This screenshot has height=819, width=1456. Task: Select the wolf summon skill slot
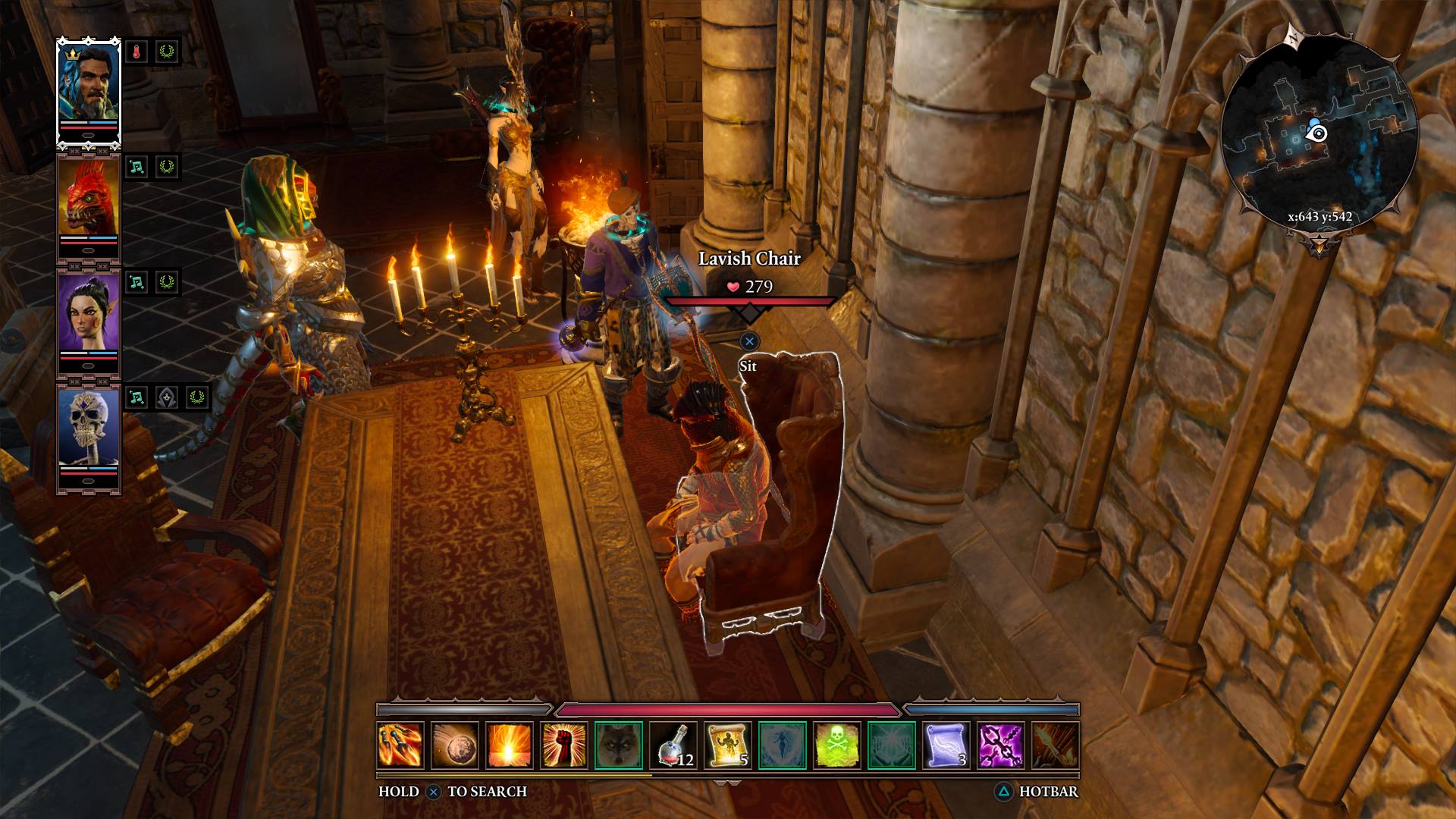(x=619, y=745)
